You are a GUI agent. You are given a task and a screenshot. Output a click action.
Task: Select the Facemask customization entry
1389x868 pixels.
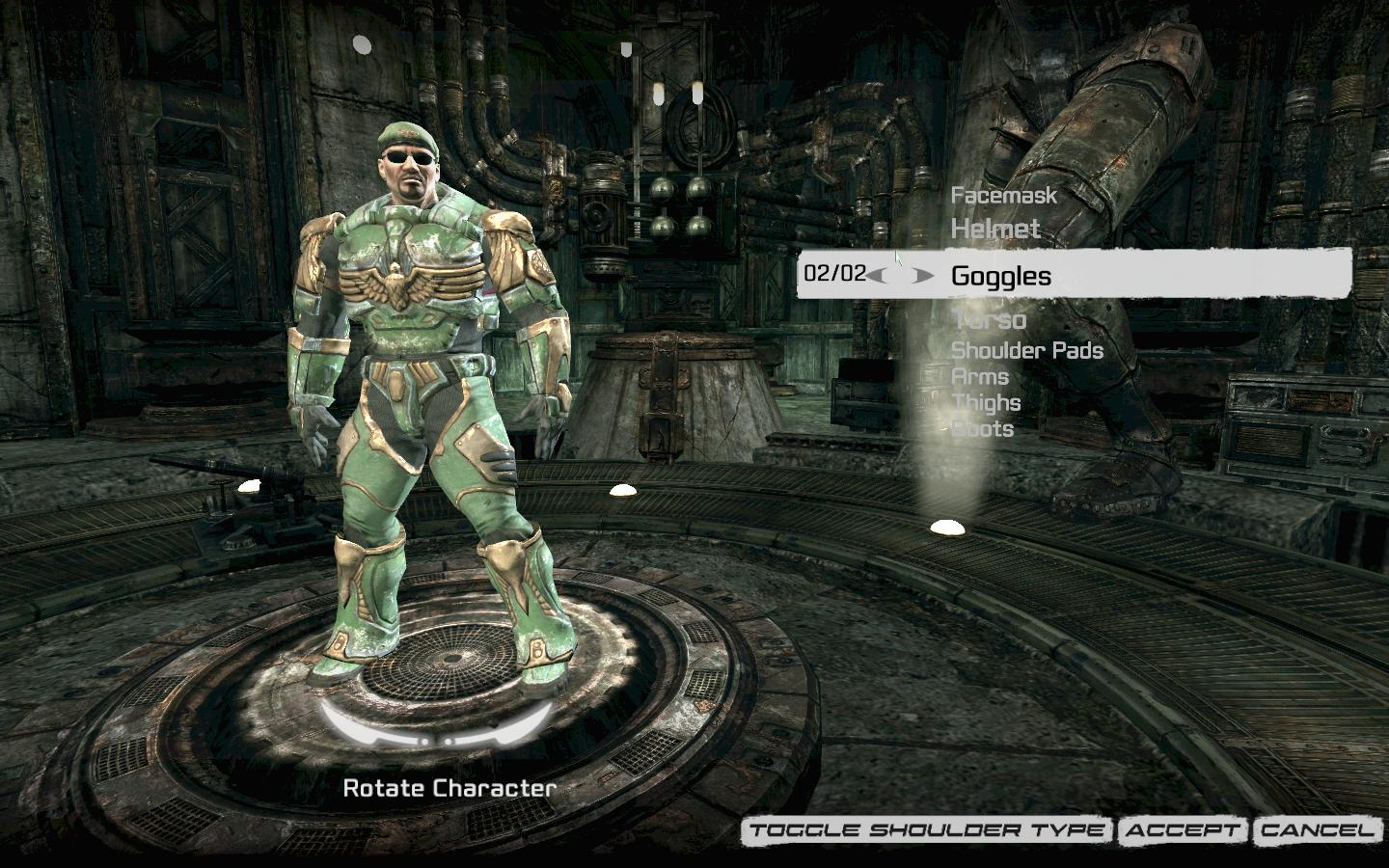[1004, 196]
